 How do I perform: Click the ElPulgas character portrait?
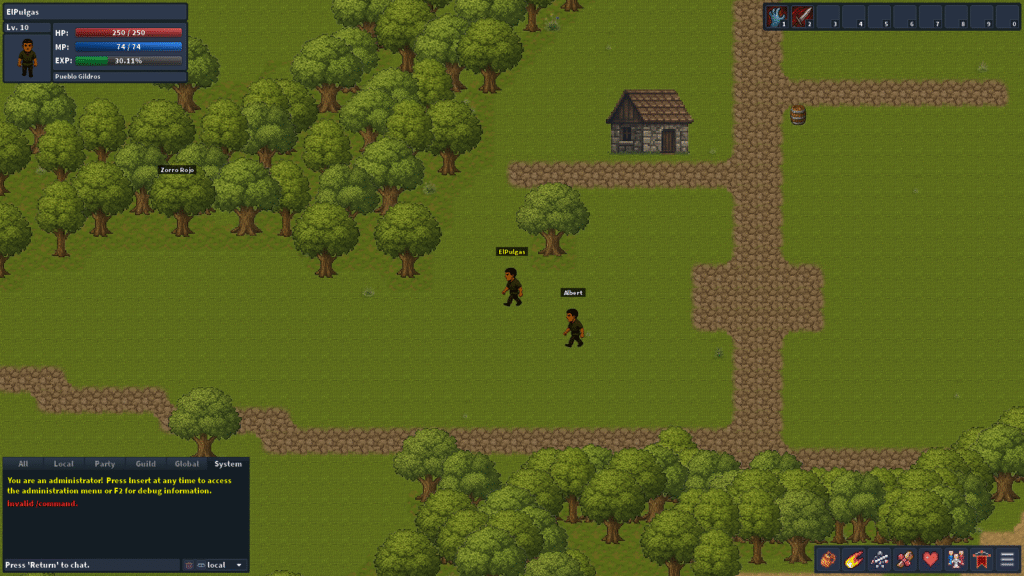27,58
